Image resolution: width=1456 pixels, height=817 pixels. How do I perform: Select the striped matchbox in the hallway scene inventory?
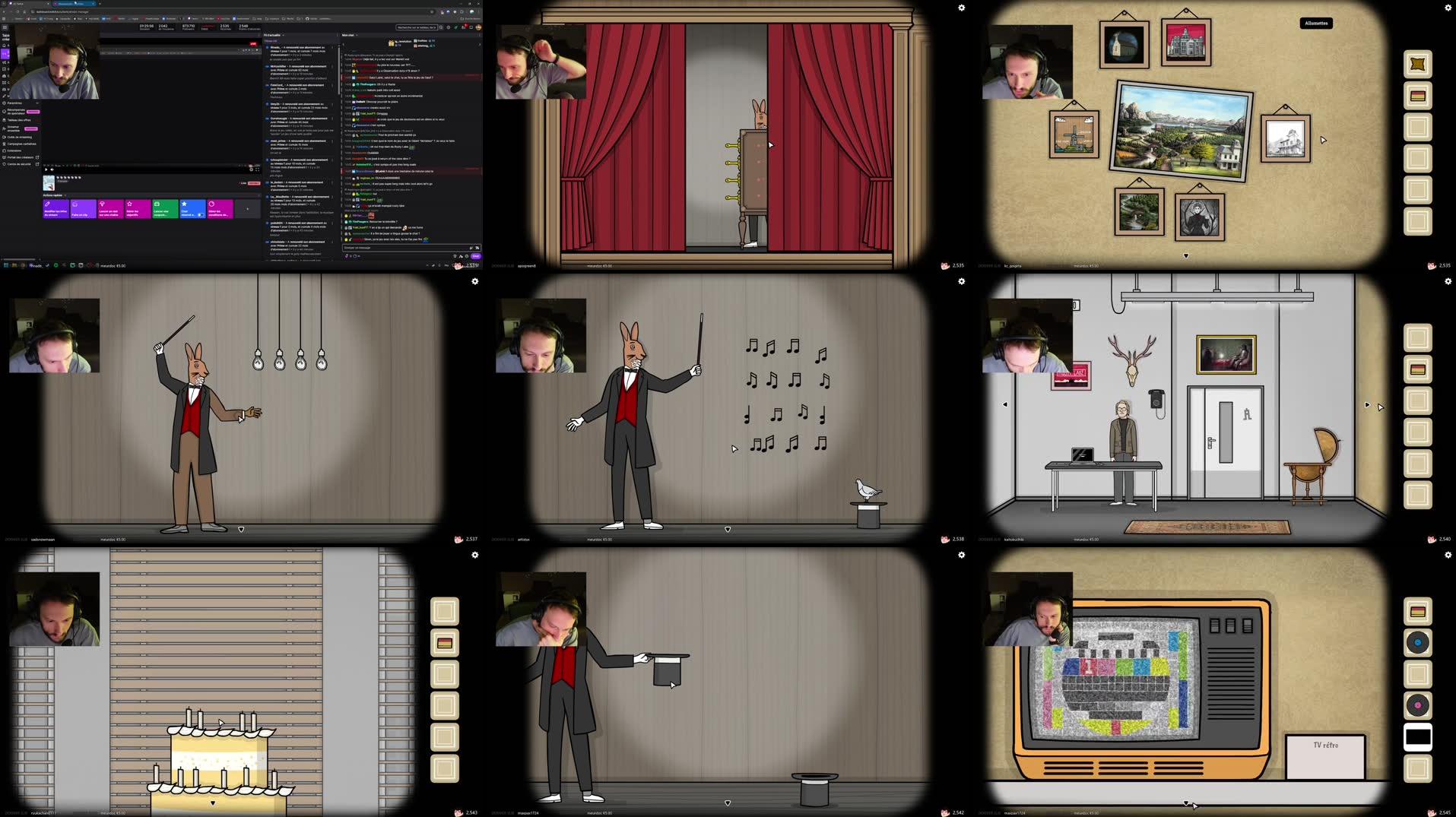coord(1417,369)
